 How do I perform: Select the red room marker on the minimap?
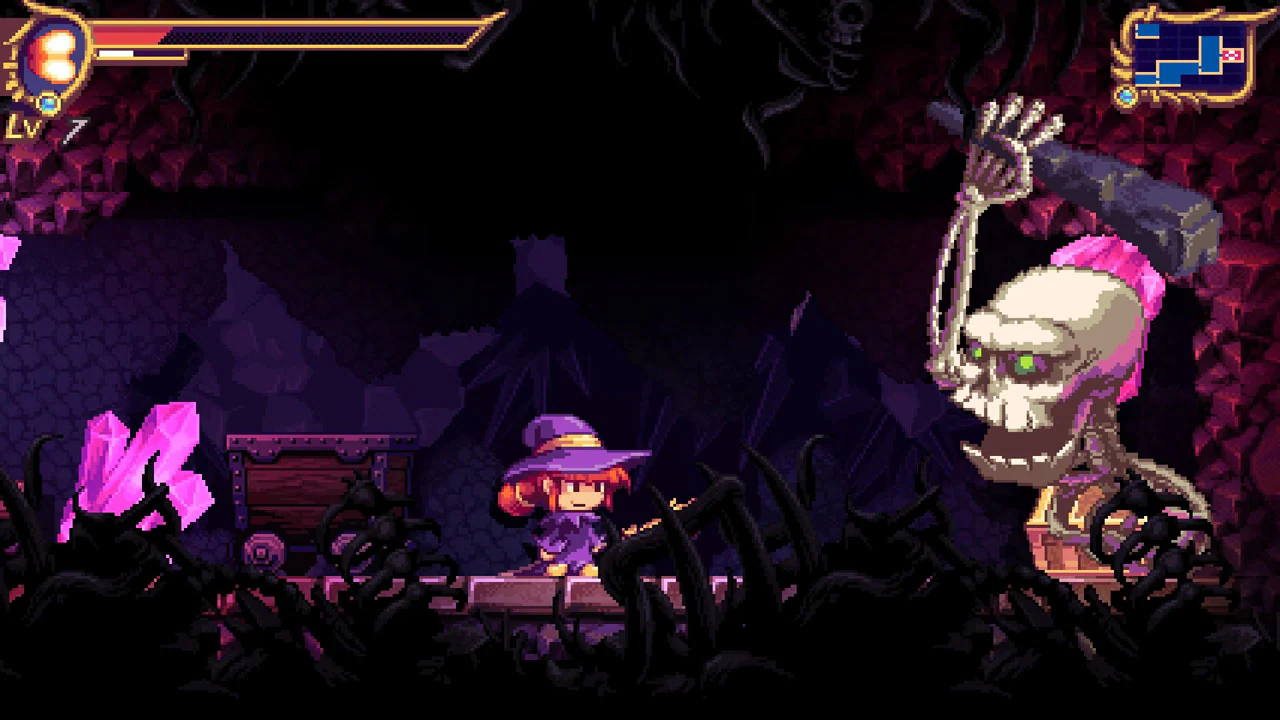(1232, 55)
